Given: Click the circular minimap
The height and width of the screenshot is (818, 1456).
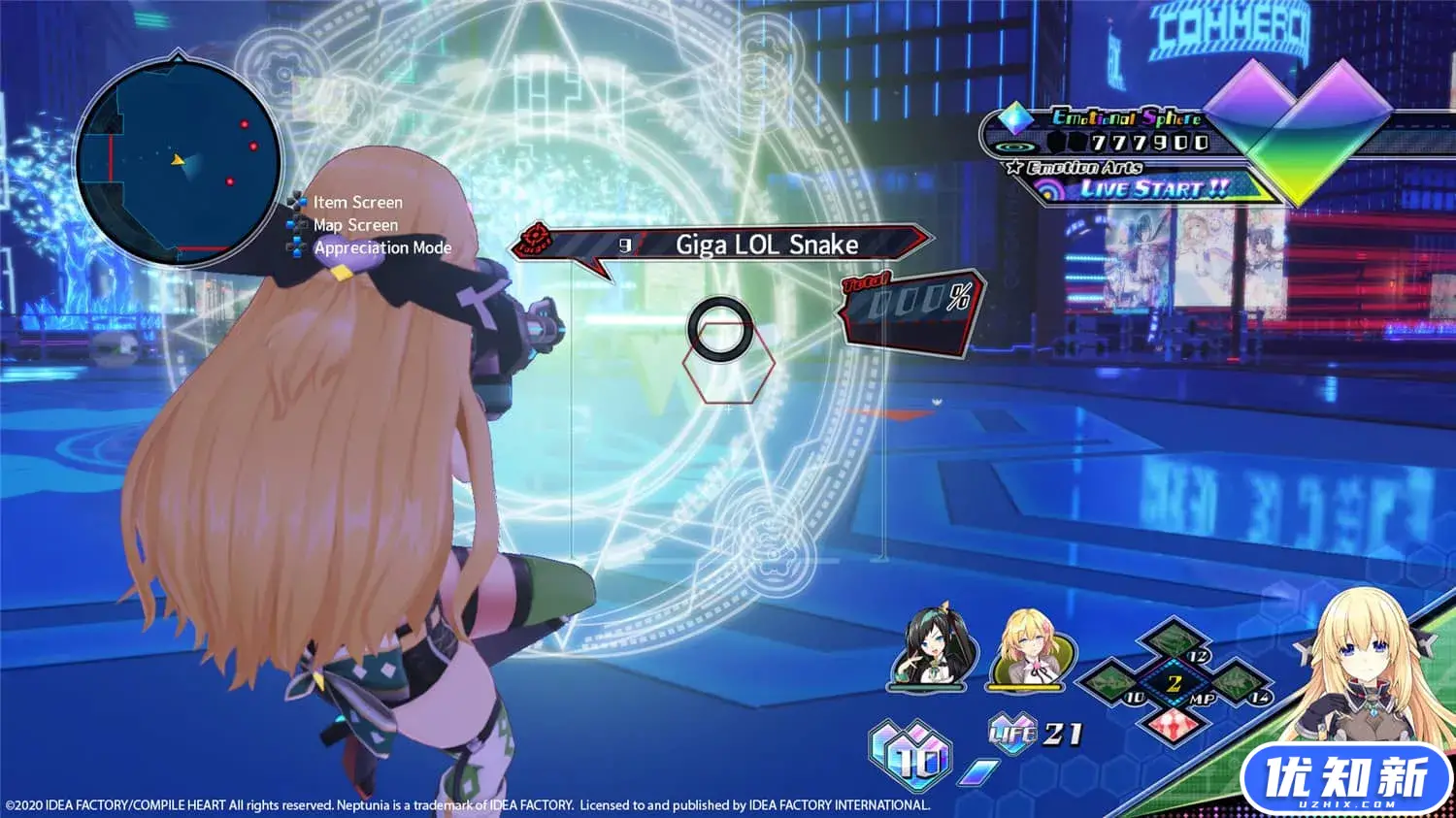Looking at the screenshot, I should click(179, 161).
